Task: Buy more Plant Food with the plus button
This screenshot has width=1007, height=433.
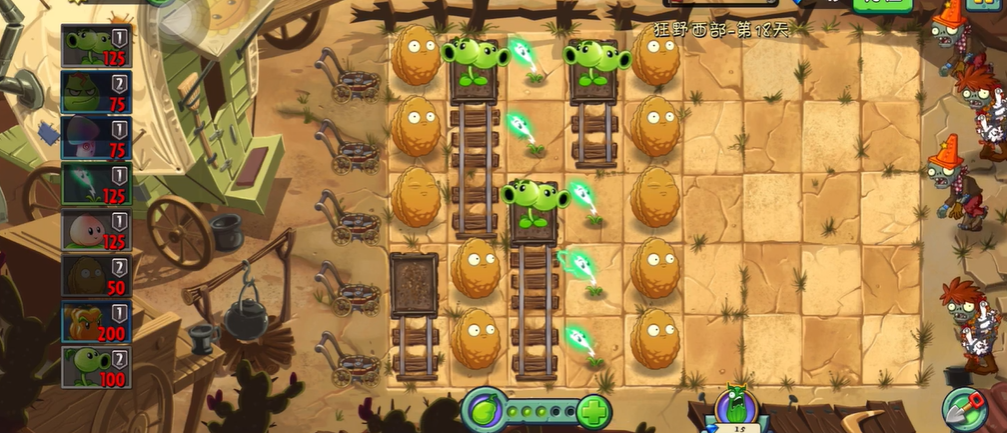Action: coord(594,411)
